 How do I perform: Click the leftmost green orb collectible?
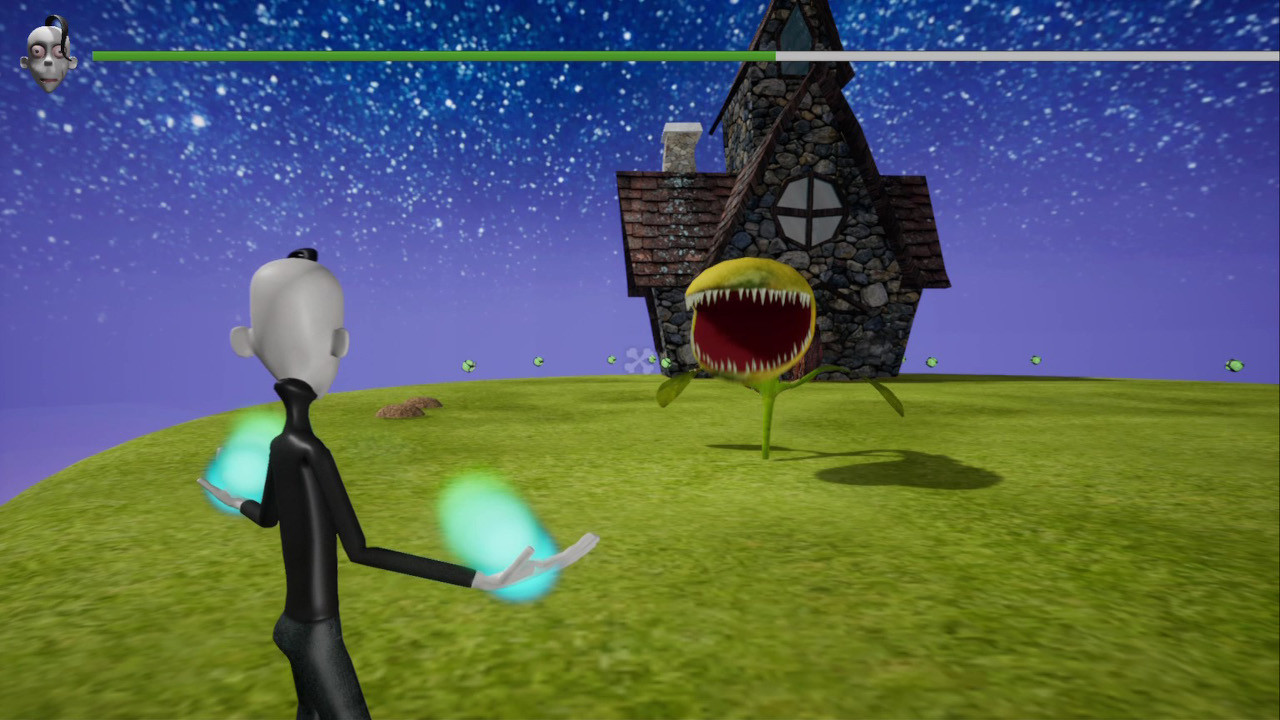pyautogui.click(x=468, y=365)
